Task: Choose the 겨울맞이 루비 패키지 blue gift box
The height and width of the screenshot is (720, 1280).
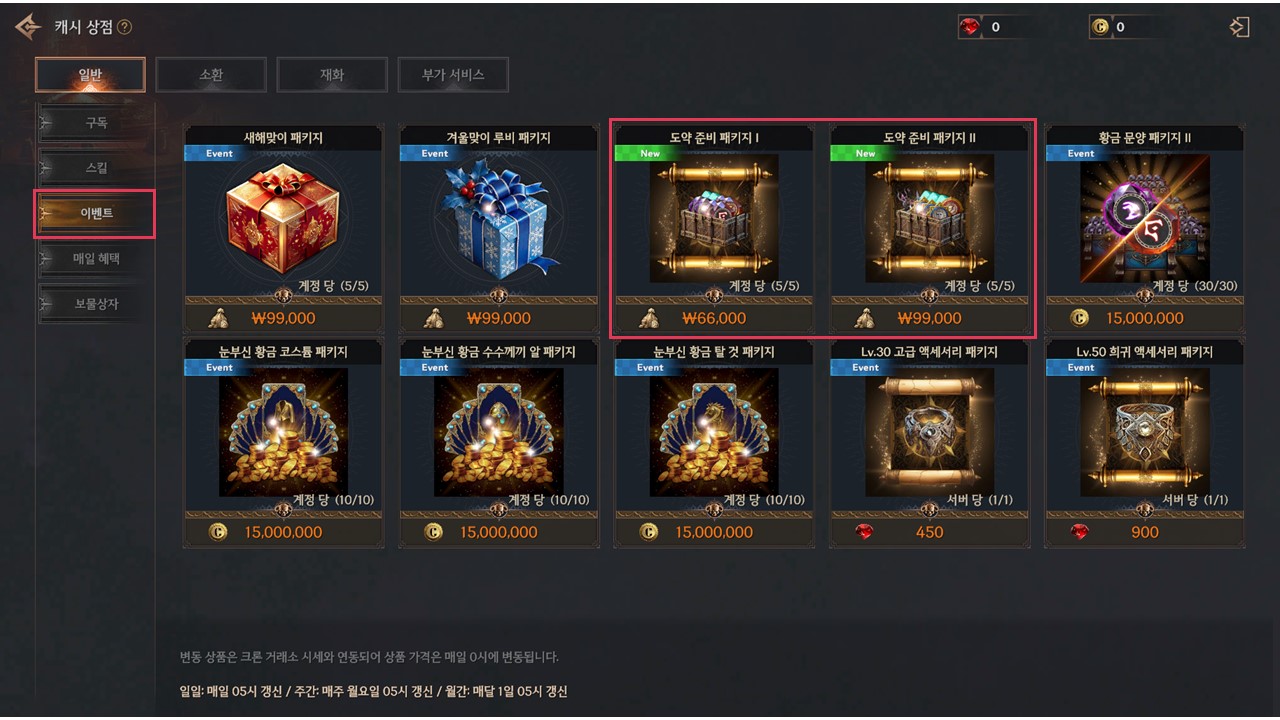Action: click(499, 220)
